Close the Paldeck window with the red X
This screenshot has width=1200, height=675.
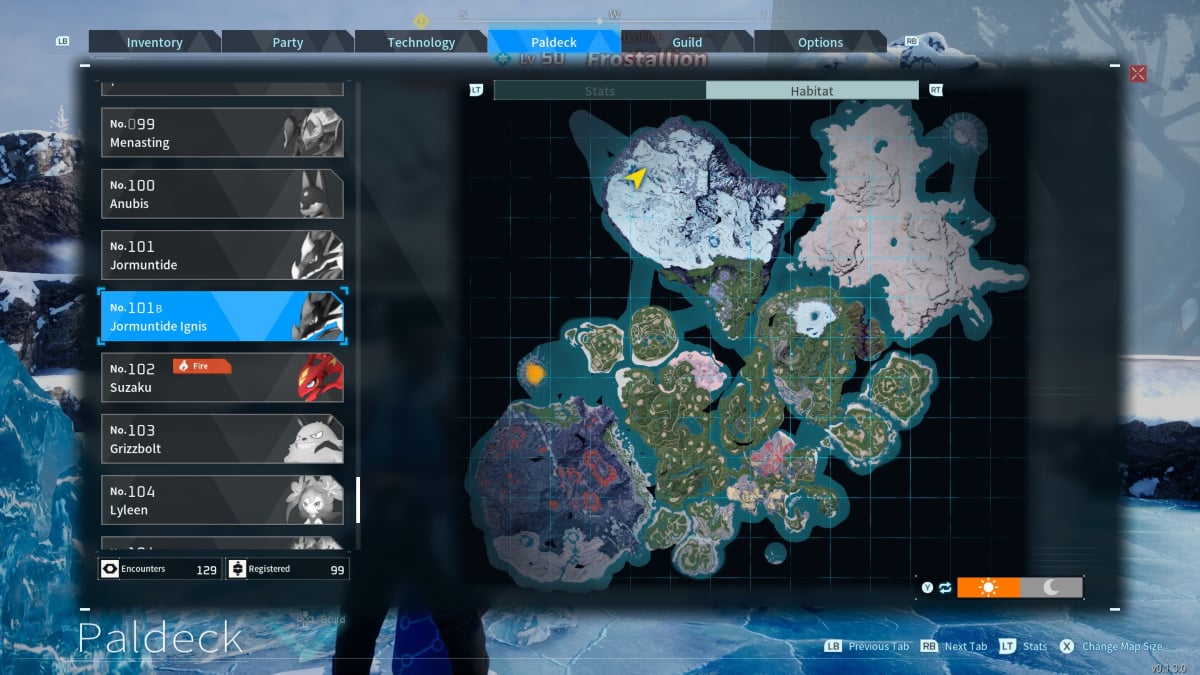coord(1138,73)
